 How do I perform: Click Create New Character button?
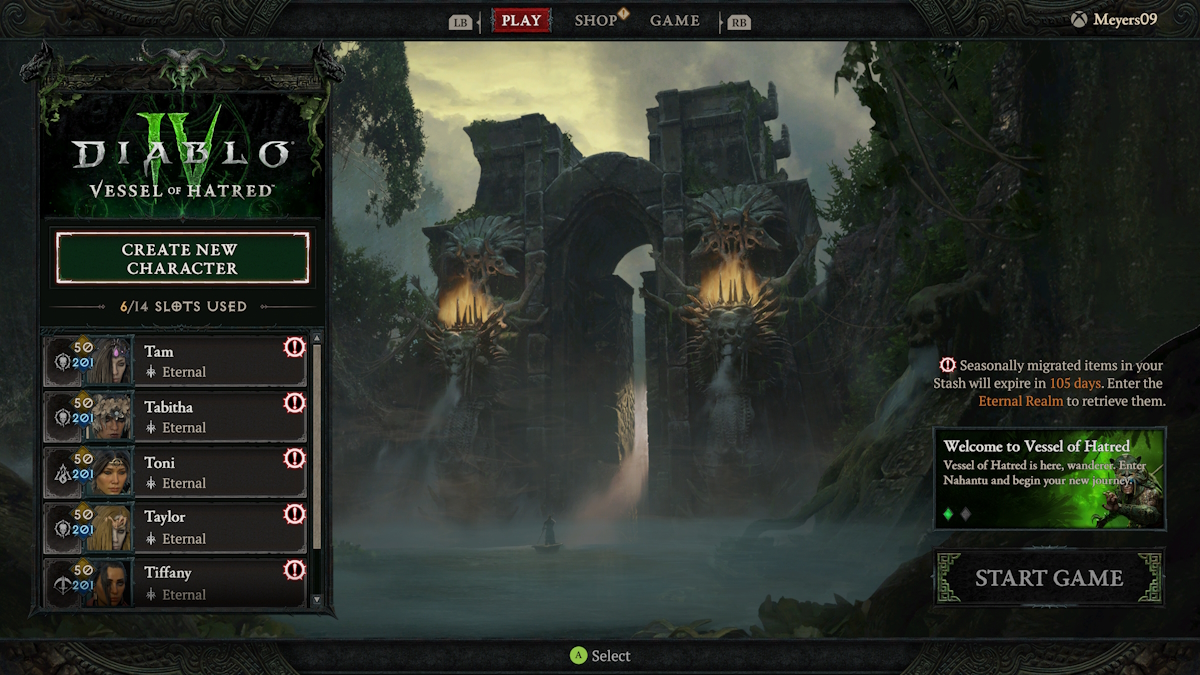point(182,259)
